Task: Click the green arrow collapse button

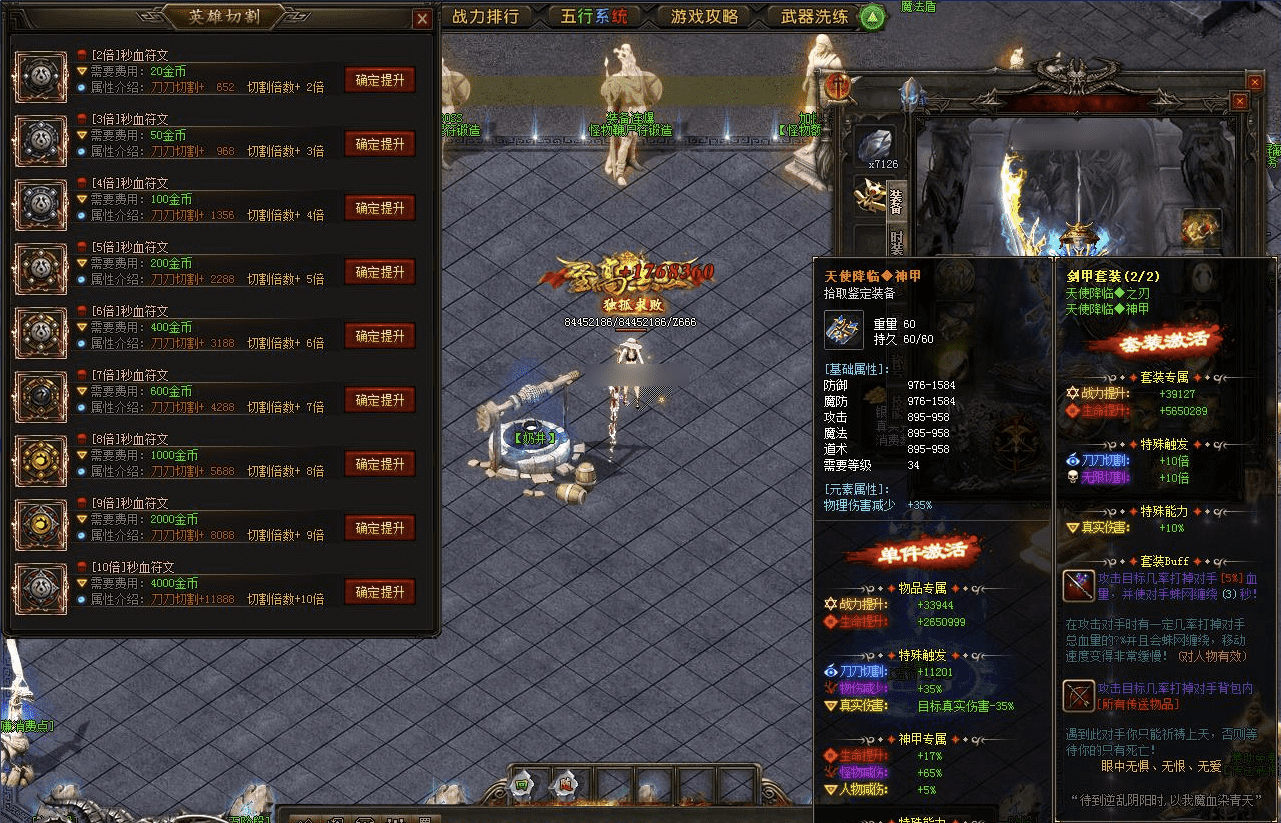Action: pyautogui.click(x=873, y=17)
